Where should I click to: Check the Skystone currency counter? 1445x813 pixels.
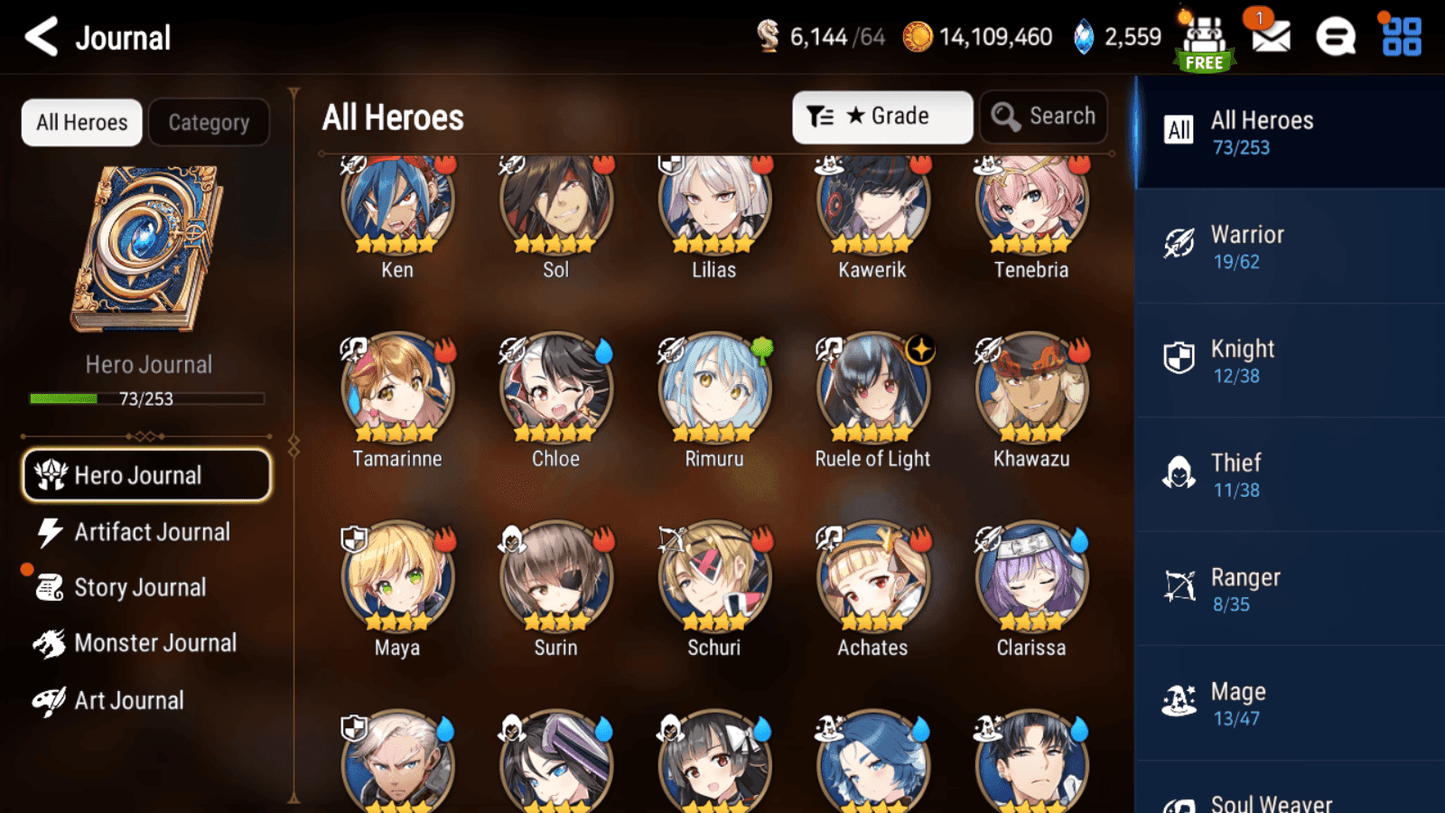coord(1117,36)
